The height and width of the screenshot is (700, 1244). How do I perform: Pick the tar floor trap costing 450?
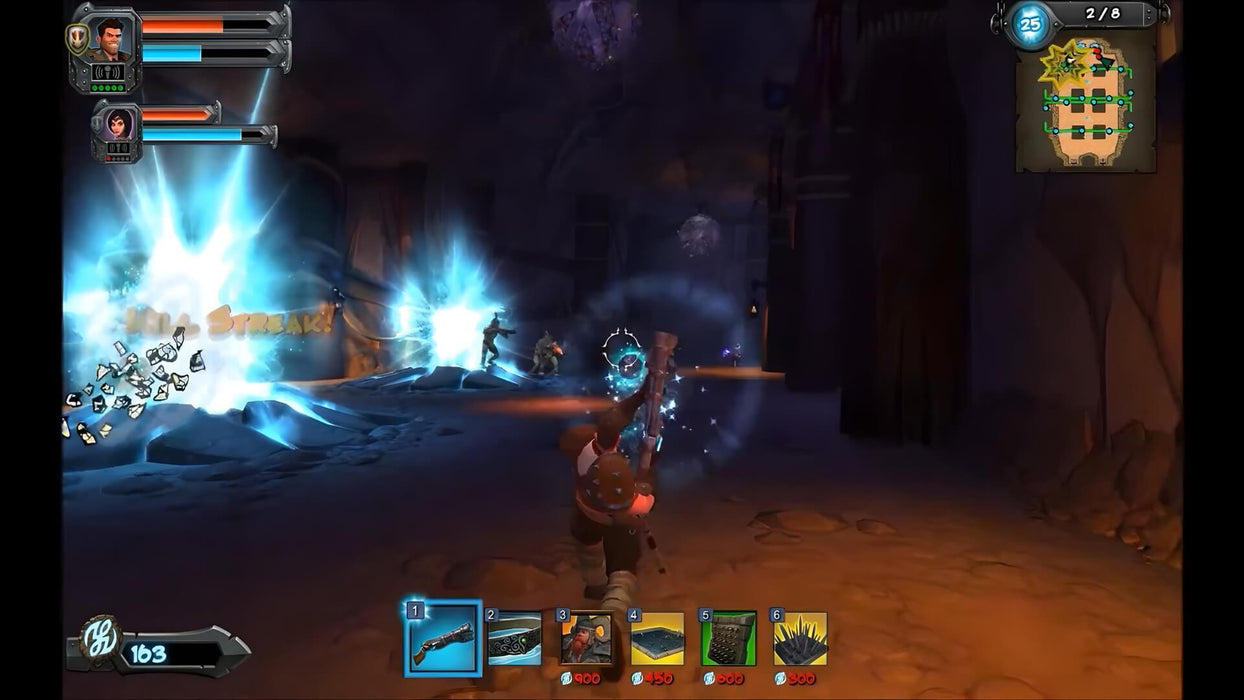click(x=657, y=639)
